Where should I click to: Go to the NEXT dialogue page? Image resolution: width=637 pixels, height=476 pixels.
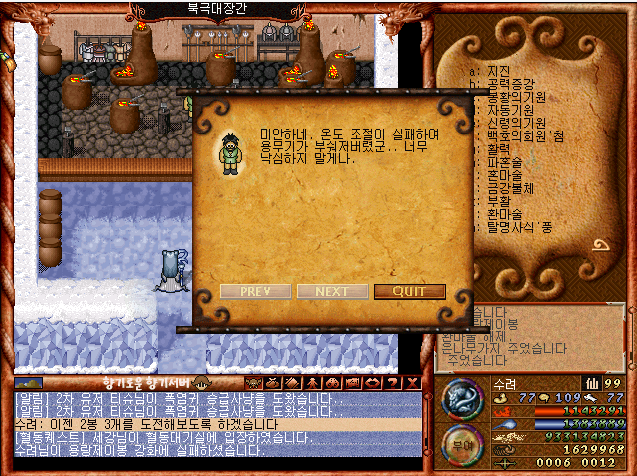tap(331, 292)
